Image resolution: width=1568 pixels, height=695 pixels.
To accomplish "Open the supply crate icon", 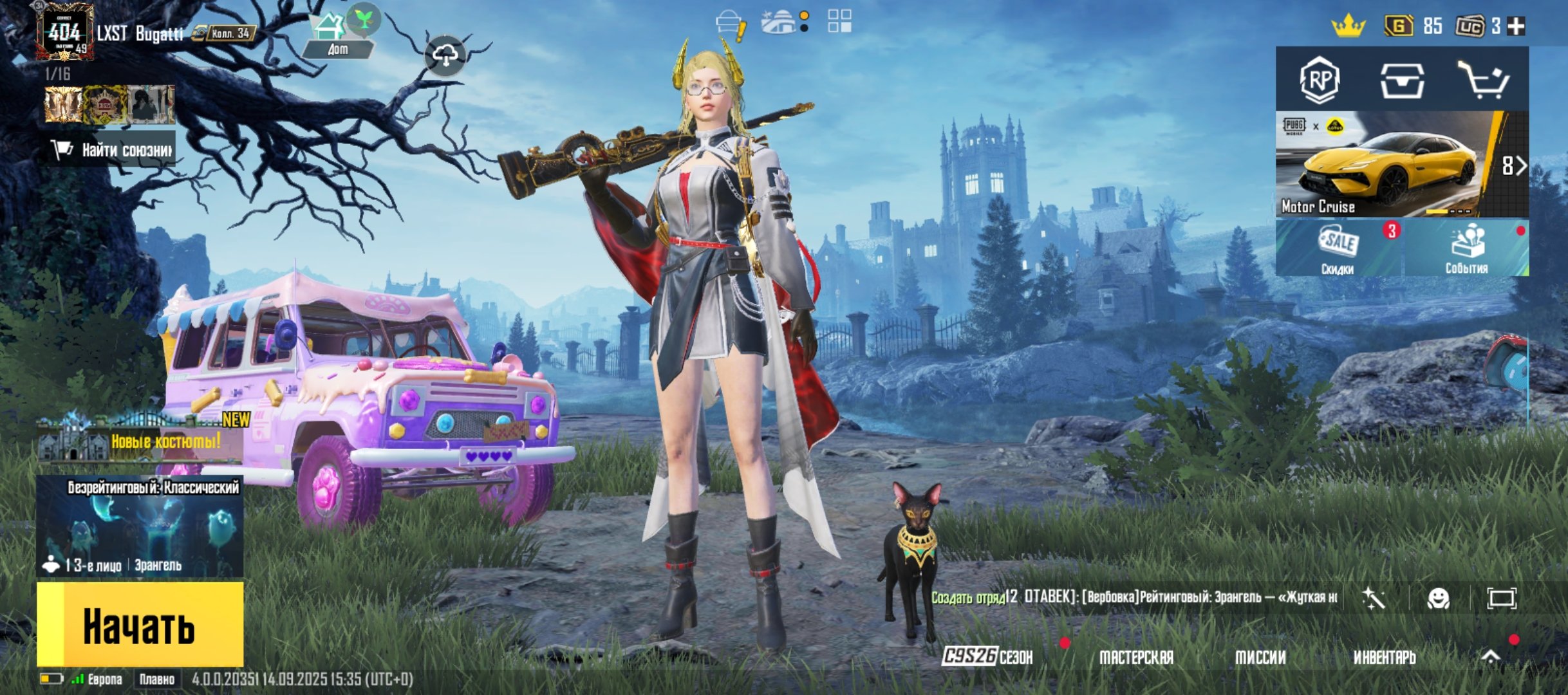I will [1402, 80].
